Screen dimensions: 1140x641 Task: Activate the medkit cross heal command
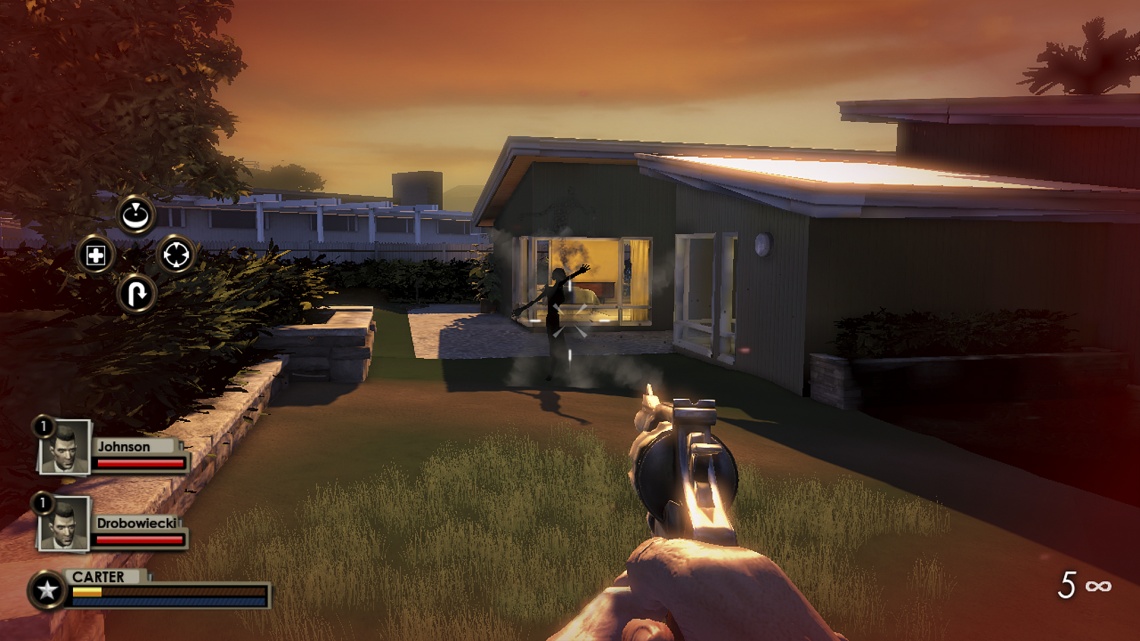coord(96,255)
